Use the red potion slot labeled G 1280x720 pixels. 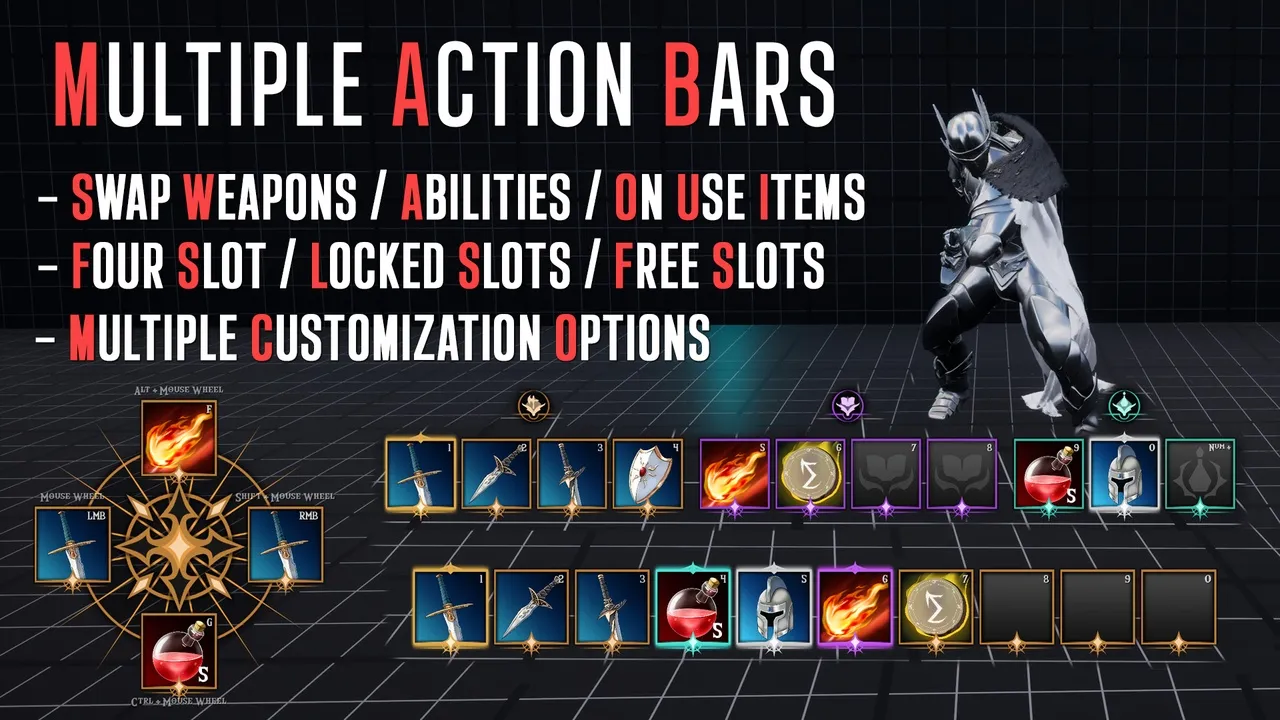(x=178, y=650)
